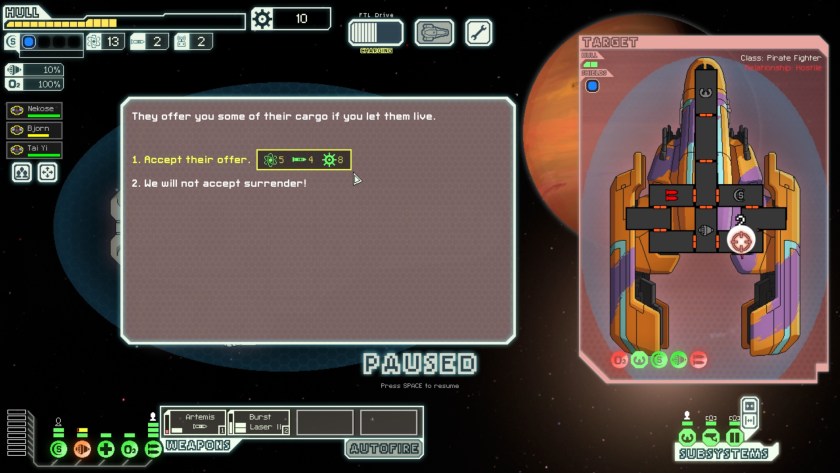Toggle the Autofire button
Image resolution: width=840 pixels, height=473 pixels.
point(384,449)
